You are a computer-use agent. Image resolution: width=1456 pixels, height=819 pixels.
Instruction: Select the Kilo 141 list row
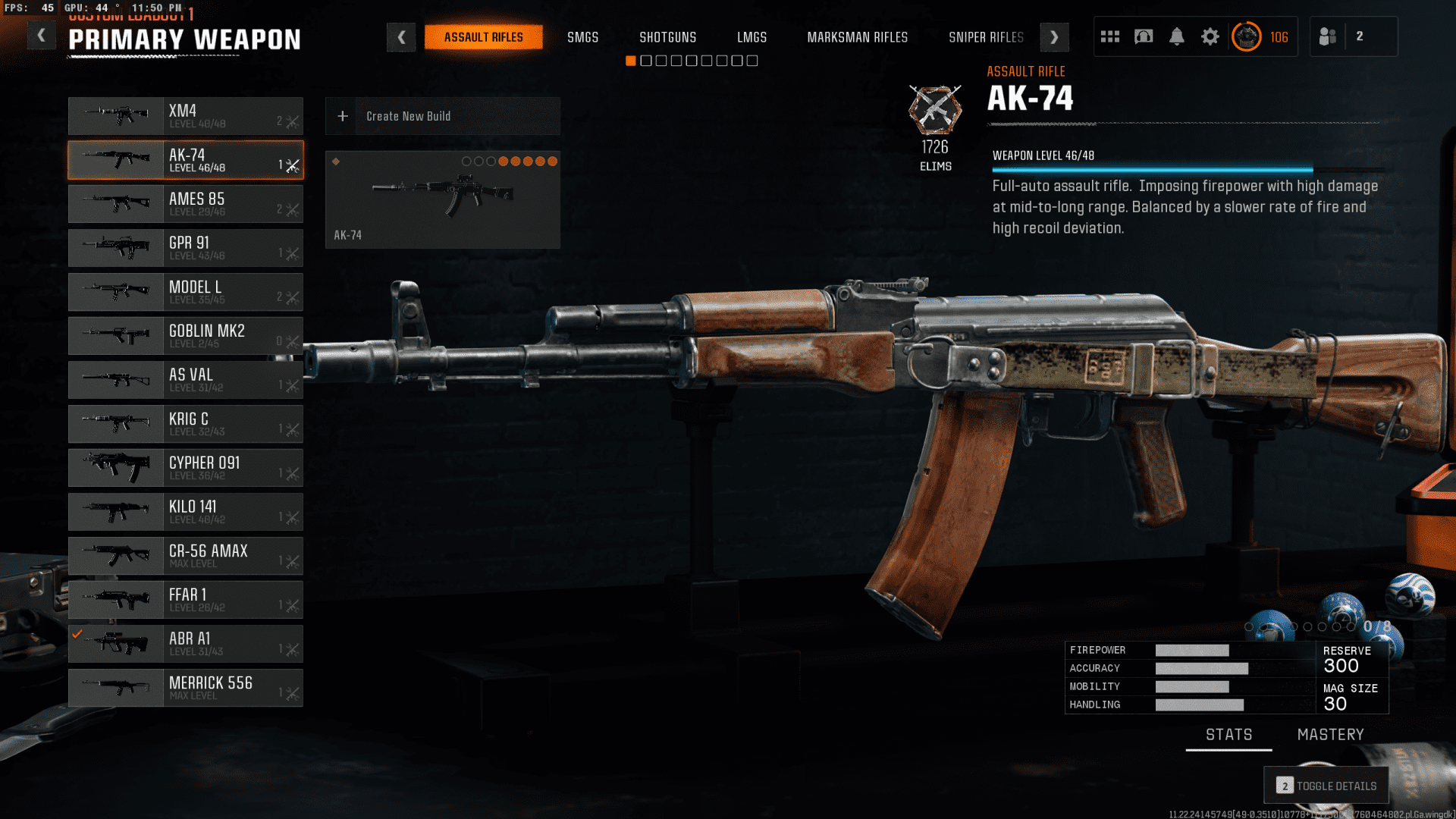point(186,512)
